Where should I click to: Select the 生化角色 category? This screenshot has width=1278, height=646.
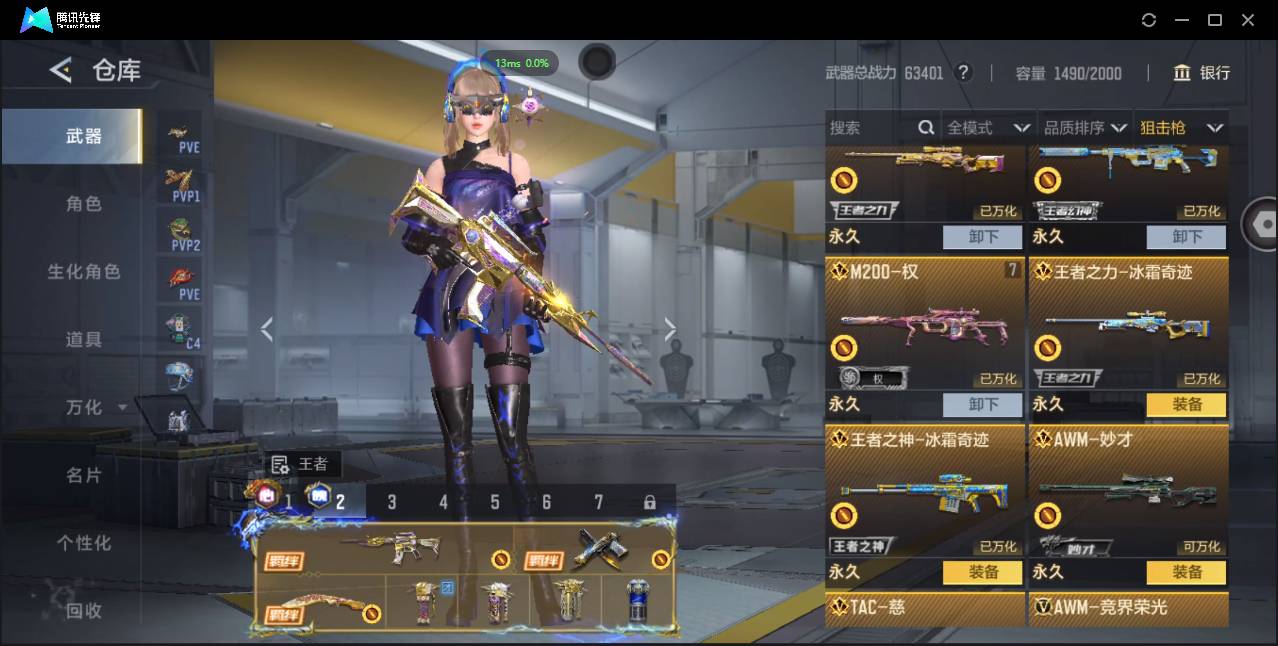point(84,272)
